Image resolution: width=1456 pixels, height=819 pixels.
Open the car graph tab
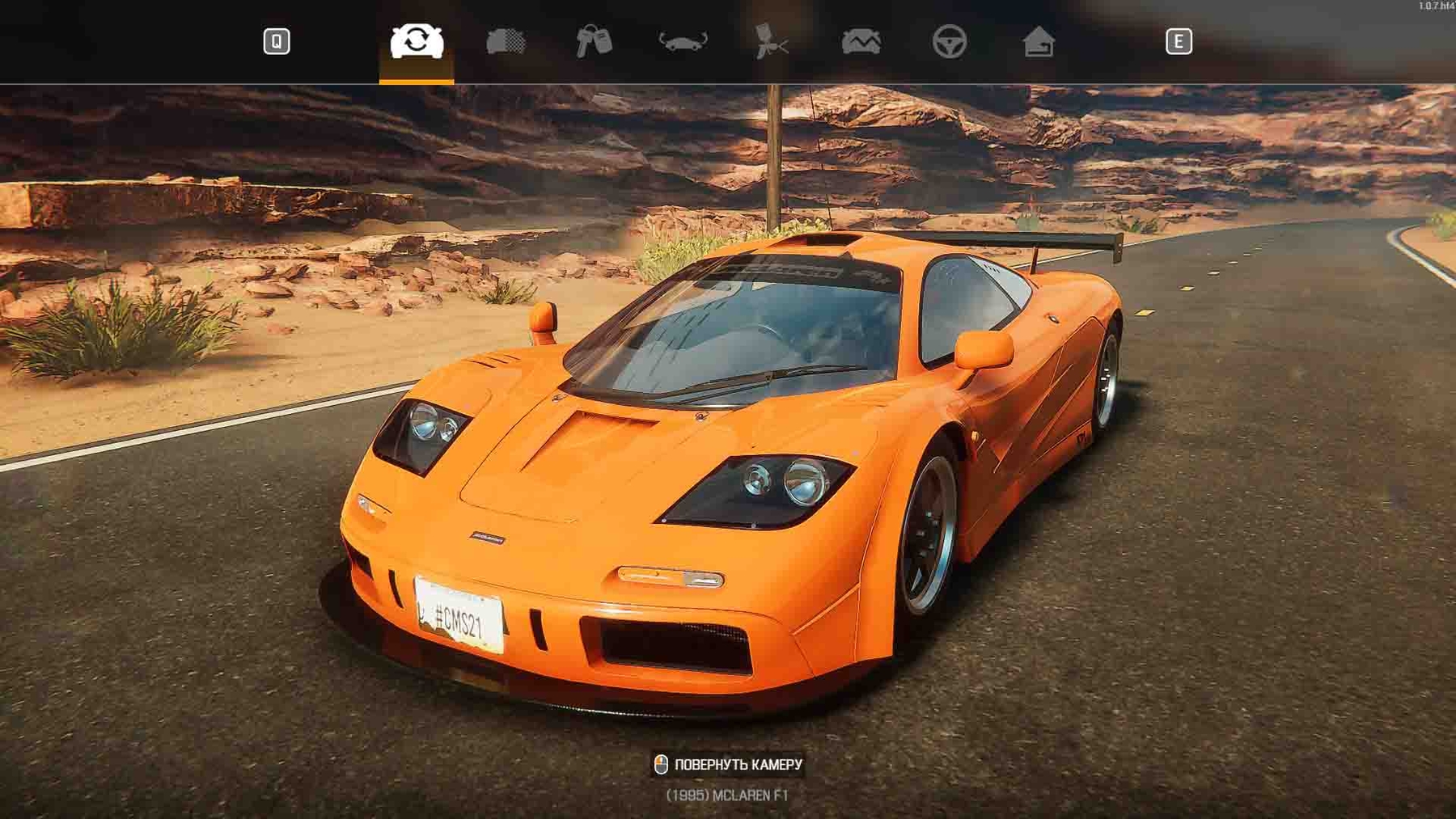coord(861,41)
